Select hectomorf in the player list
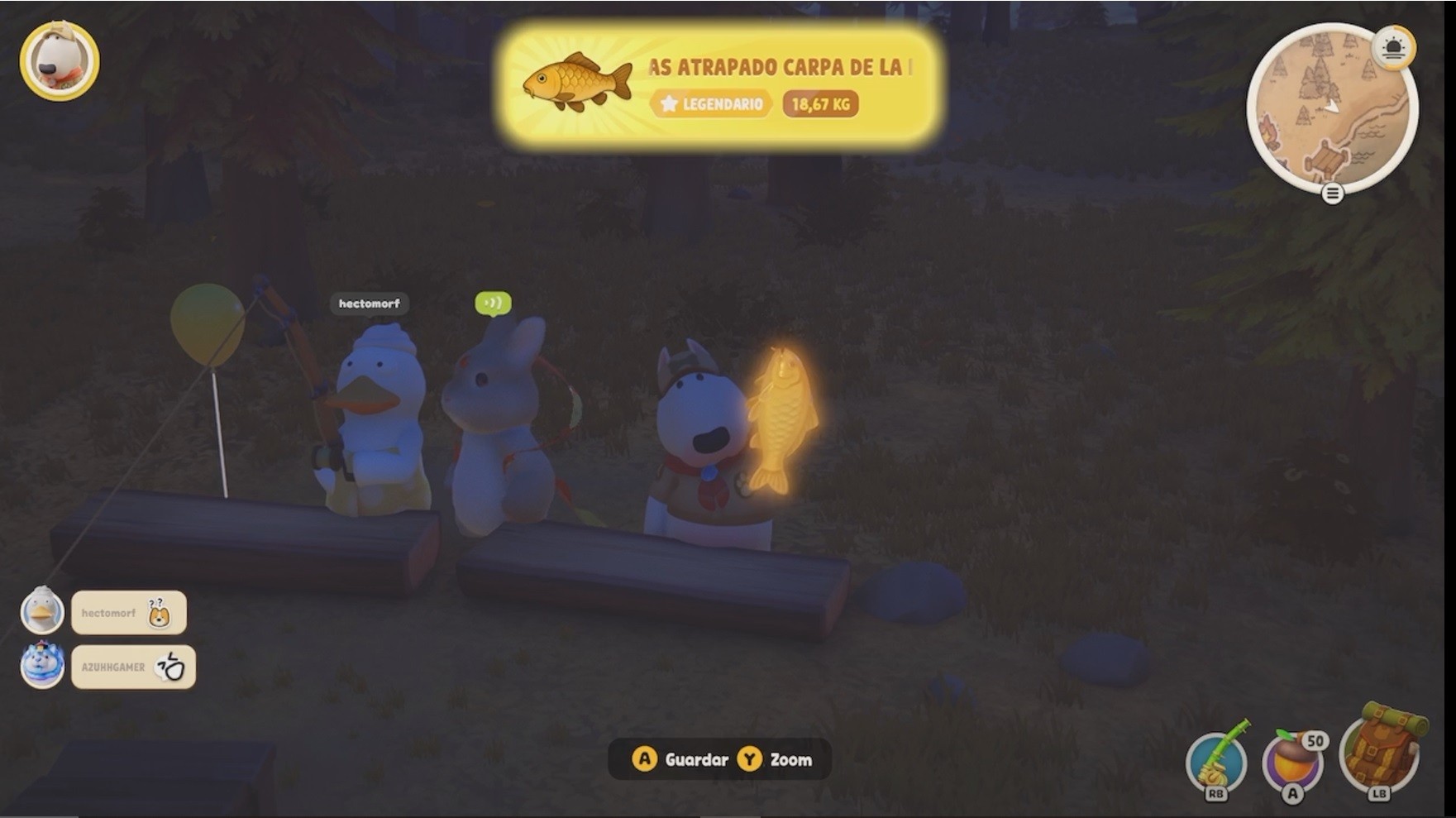This screenshot has width=1456, height=818. coord(128,613)
